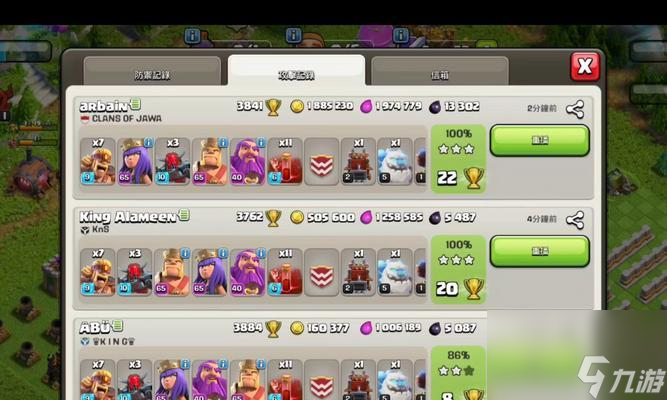Viewport: 667px width, 400px height.
Task: Open arbain's player name entry
Action: (103, 104)
